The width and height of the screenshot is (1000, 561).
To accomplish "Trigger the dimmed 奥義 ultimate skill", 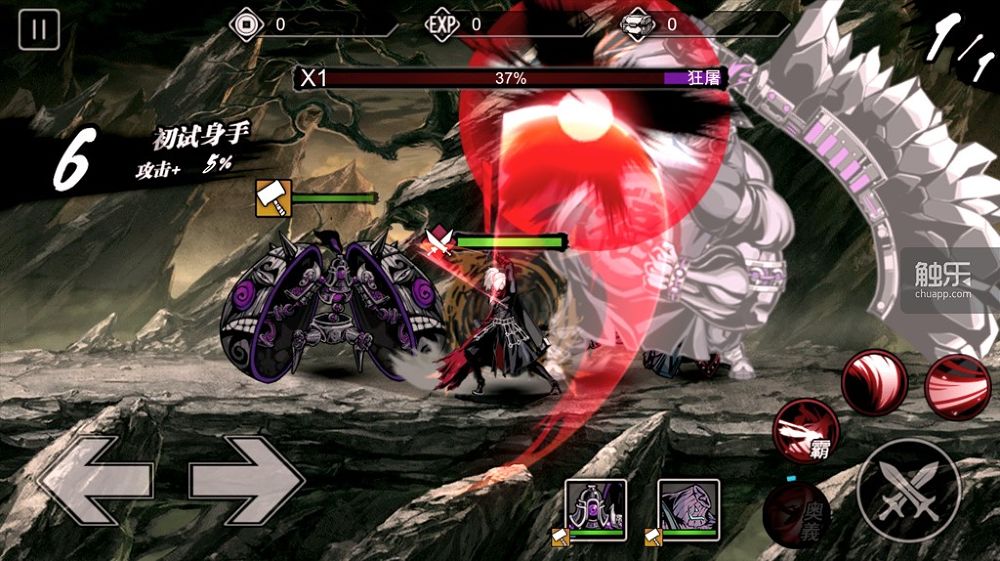I will pos(796,514).
